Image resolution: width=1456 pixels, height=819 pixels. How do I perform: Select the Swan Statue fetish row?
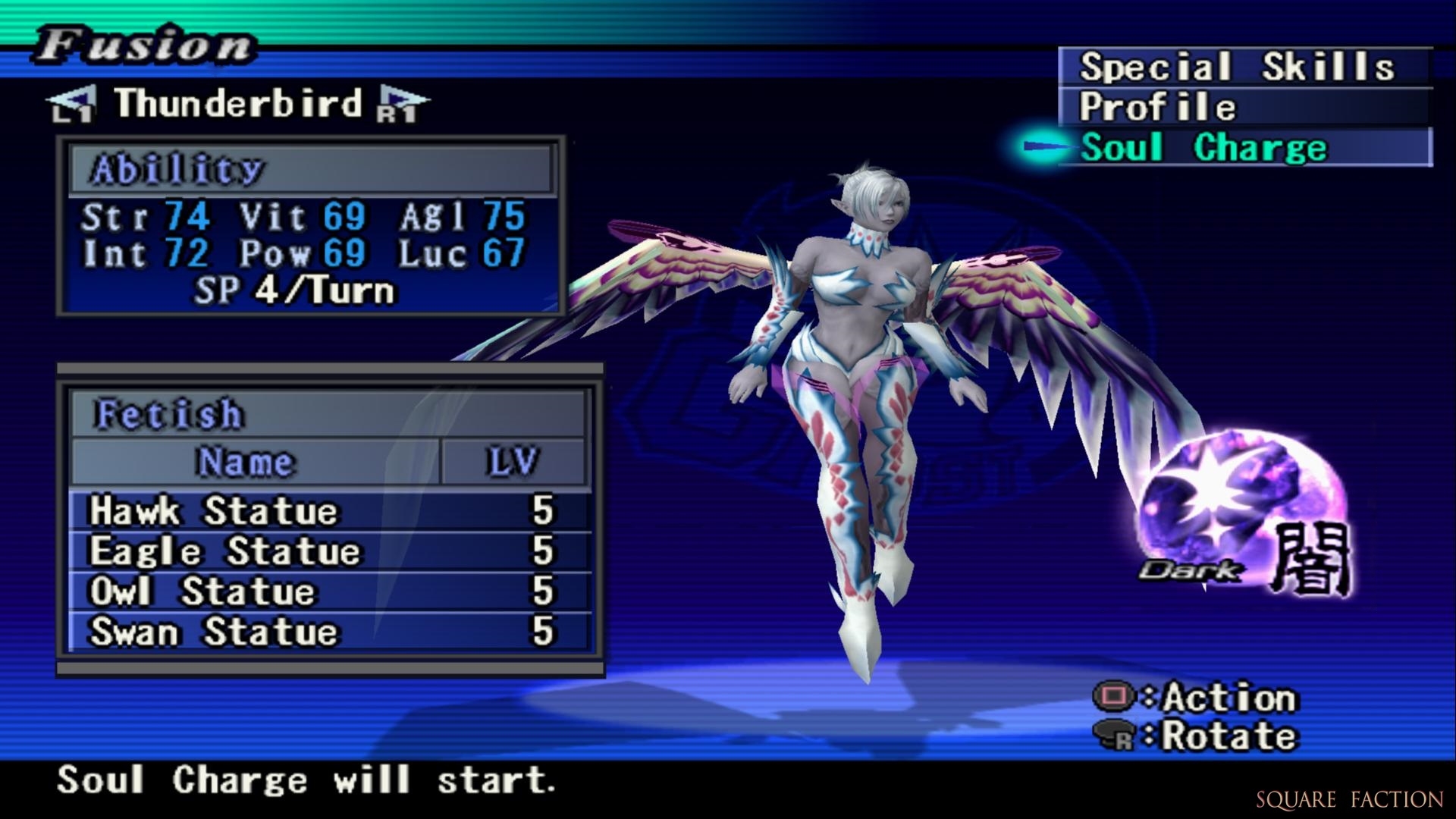pyautogui.click(x=328, y=632)
